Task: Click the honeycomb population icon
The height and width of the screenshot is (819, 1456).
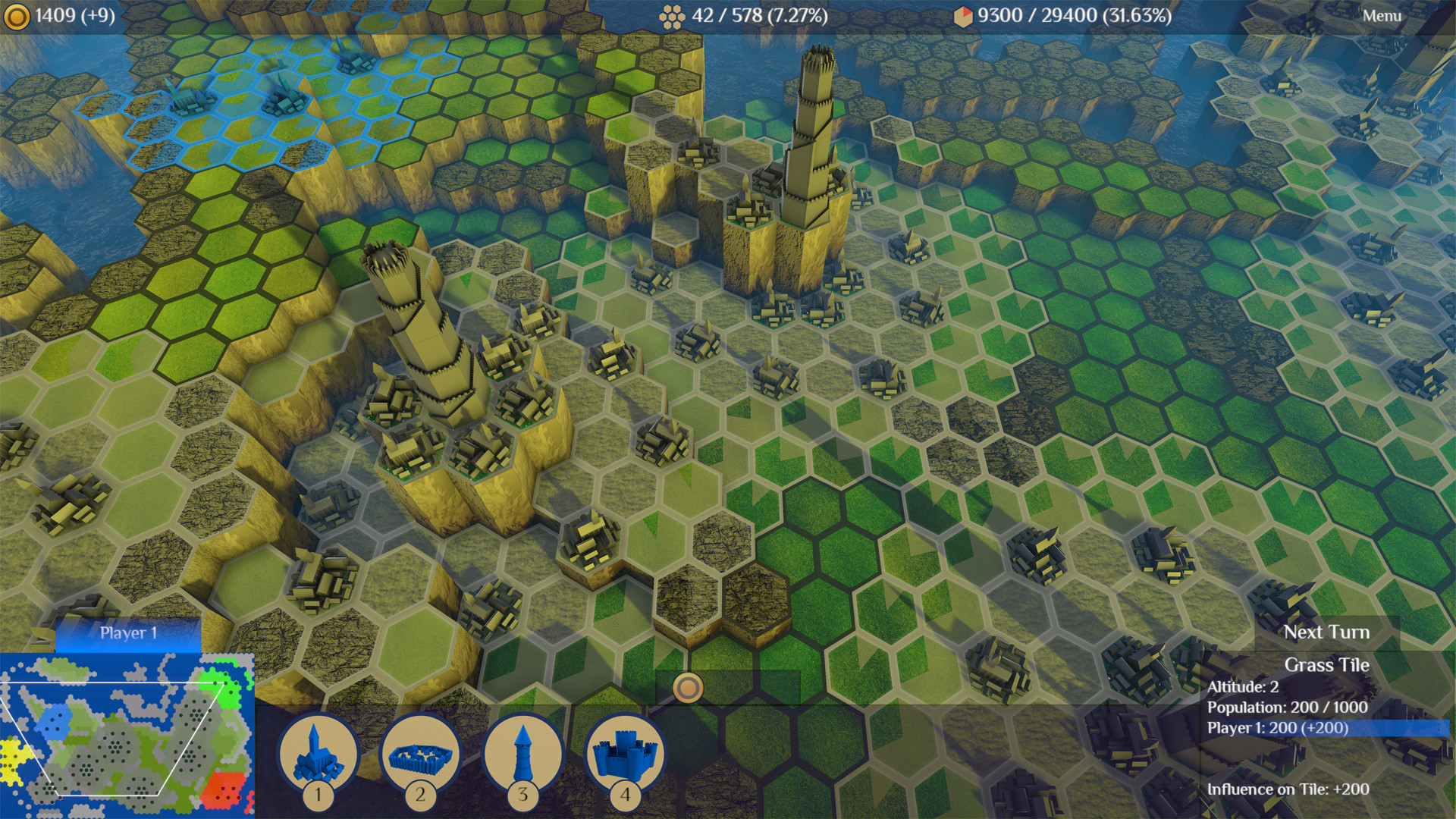Action: point(673,14)
